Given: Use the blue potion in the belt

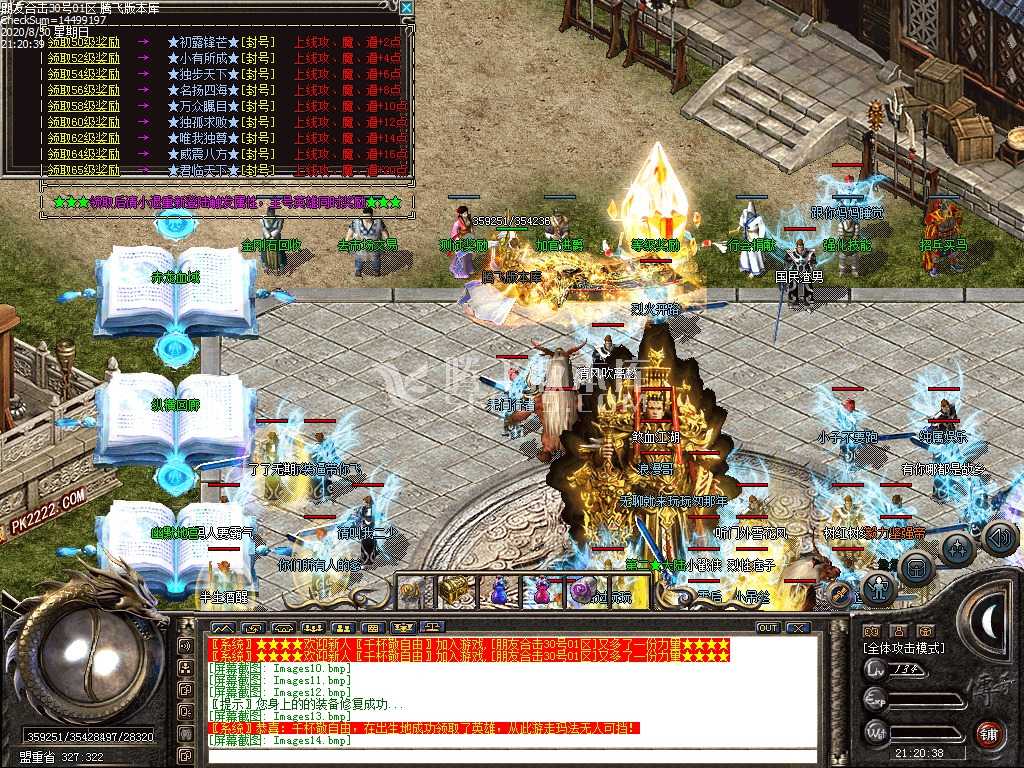Looking at the screenshot, I should point(497,591).
